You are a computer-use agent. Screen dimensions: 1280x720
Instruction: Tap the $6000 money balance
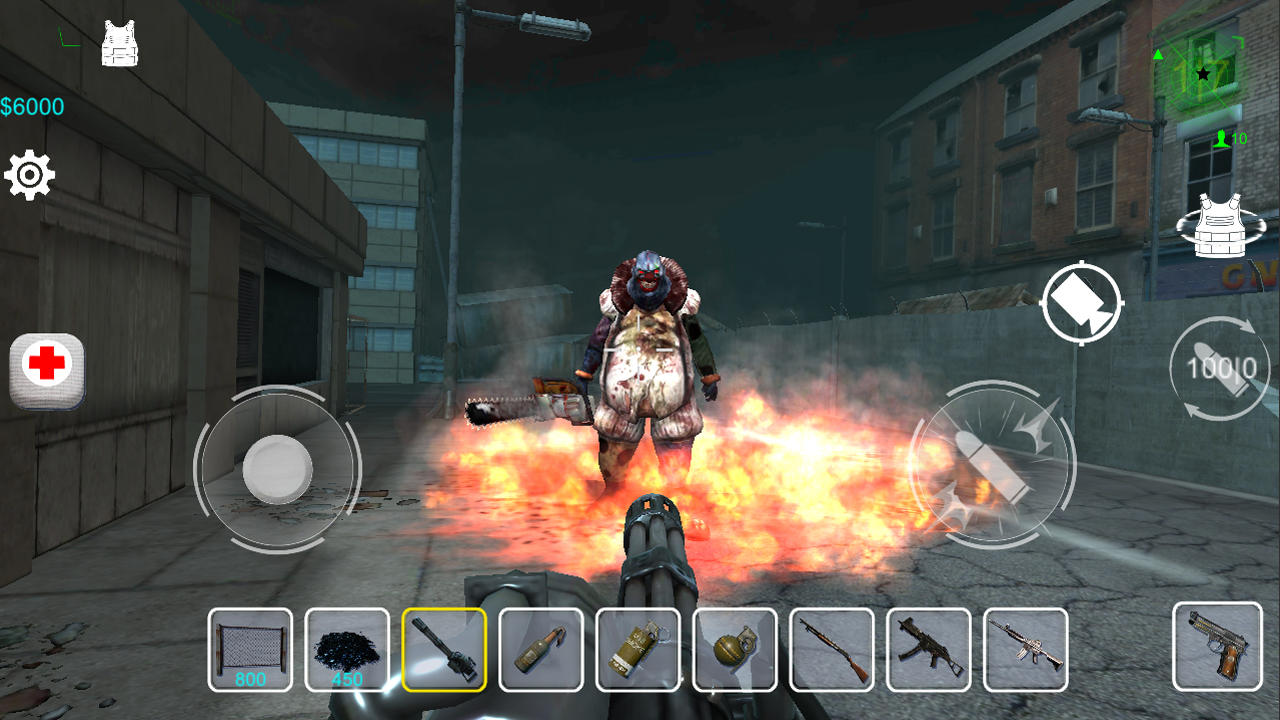[32, 106]
